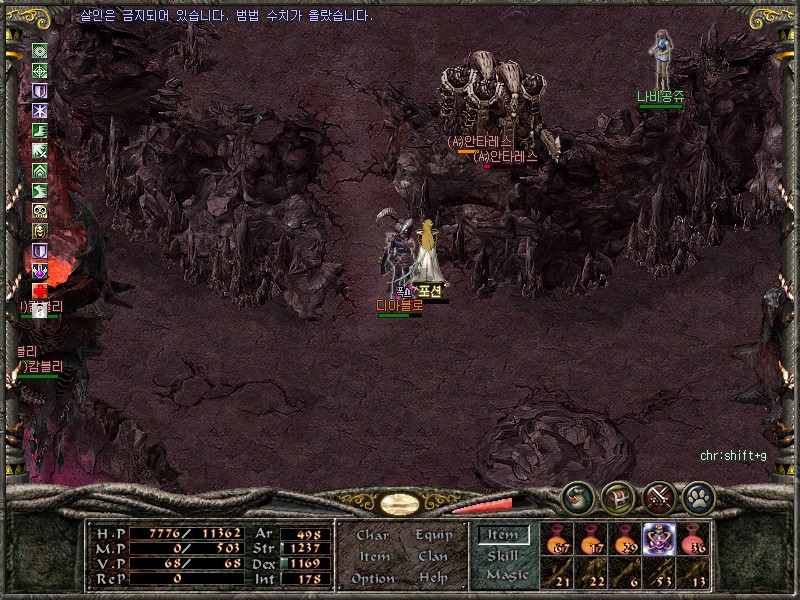Open the Char character menu
Image resolution: width=800 pixels, height=600 pixels.
click(373, 536)
